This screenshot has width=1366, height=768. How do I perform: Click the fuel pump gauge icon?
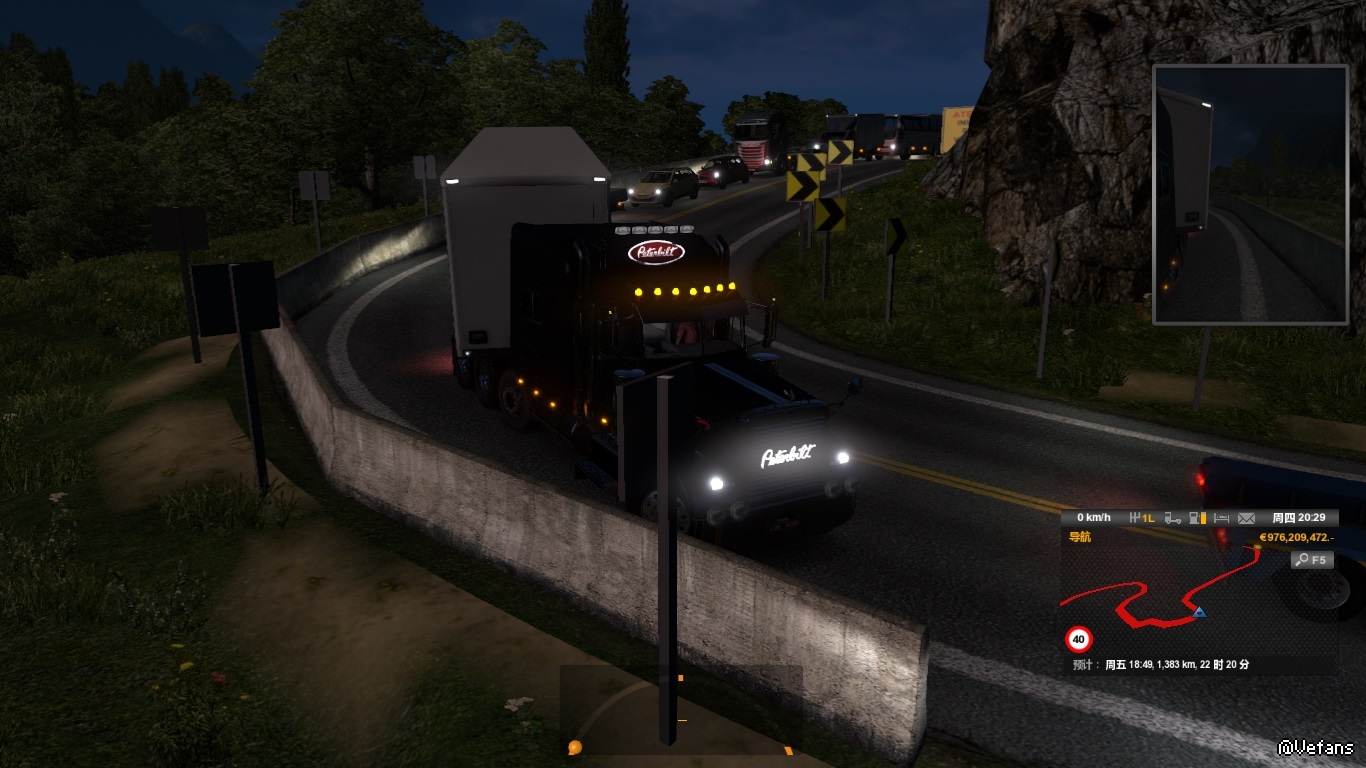(x=1196, y=518)
